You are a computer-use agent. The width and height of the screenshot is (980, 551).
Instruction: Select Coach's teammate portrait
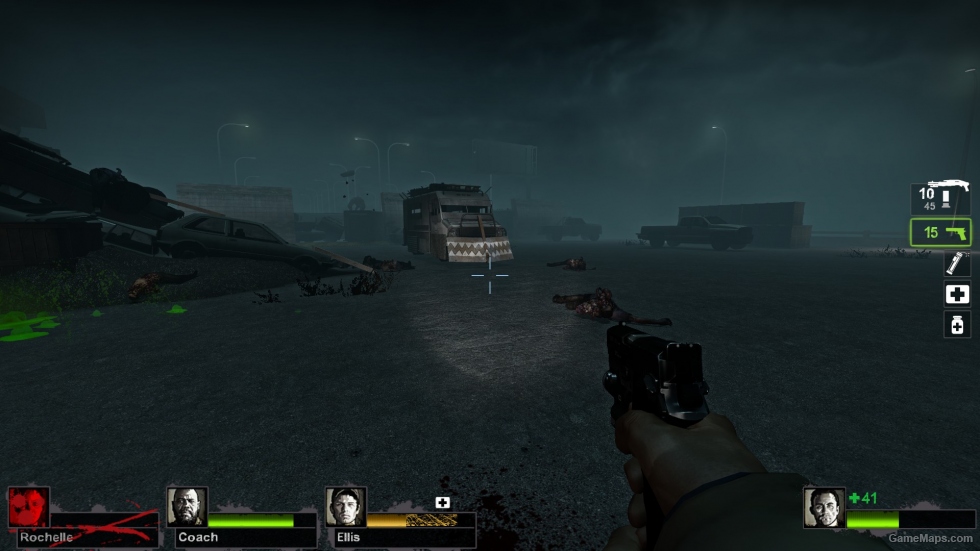(x=187, y=507)
